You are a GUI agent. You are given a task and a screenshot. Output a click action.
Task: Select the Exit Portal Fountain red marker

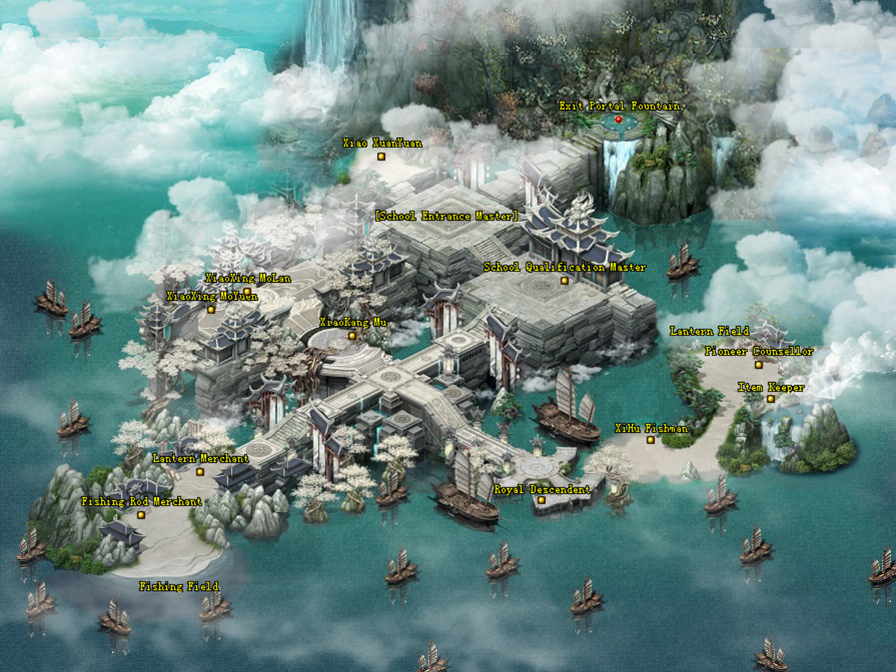coord(618,120)
